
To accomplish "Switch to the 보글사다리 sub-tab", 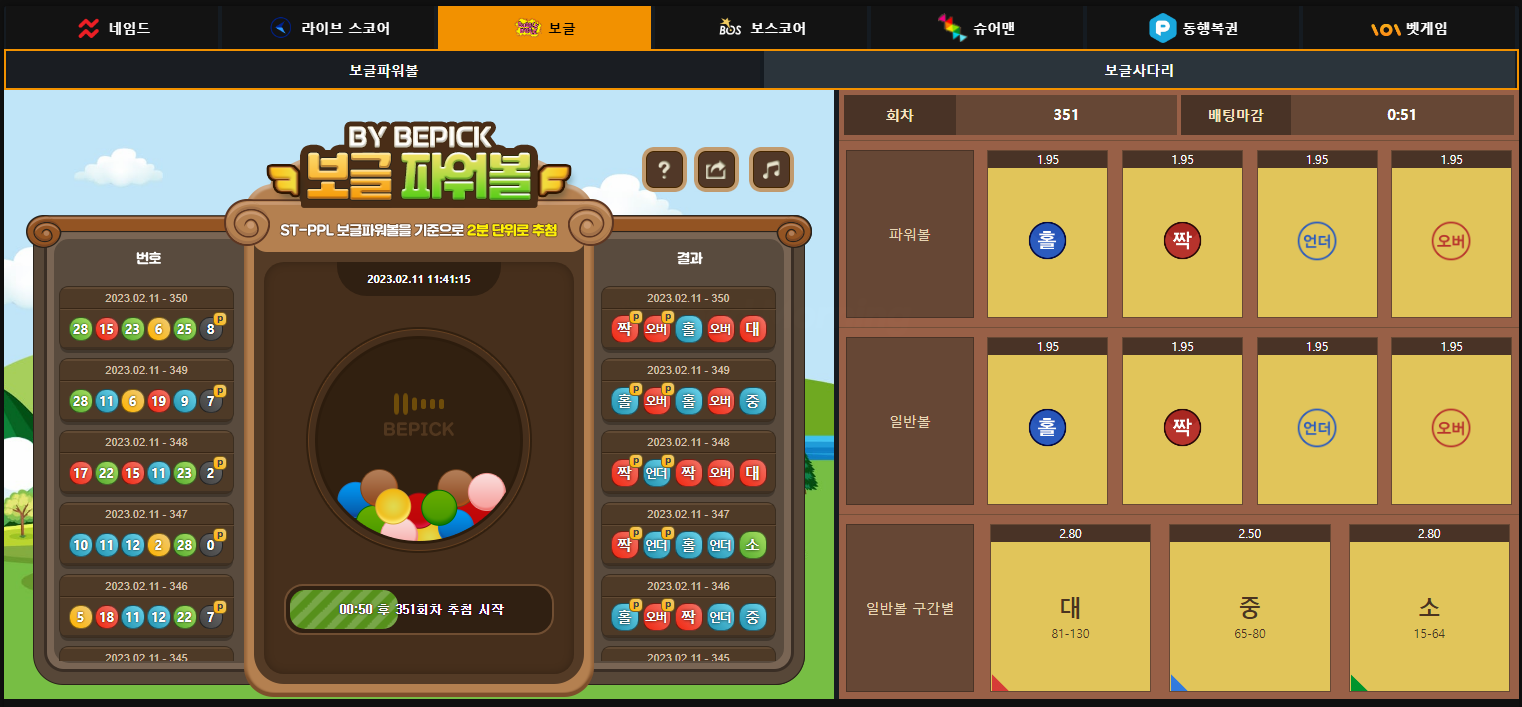I will pyautogui.click(x=1139, y=71).
